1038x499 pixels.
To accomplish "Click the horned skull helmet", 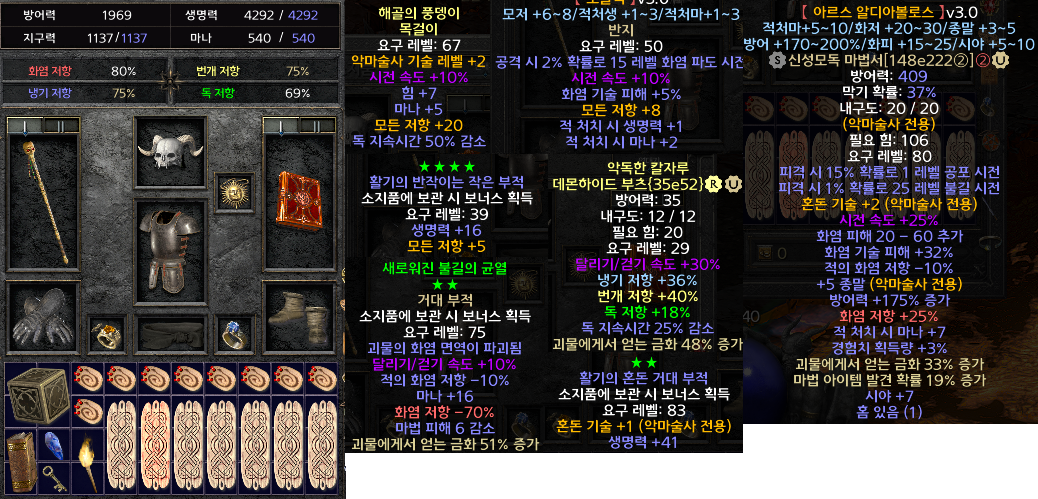I will (171, 155).
